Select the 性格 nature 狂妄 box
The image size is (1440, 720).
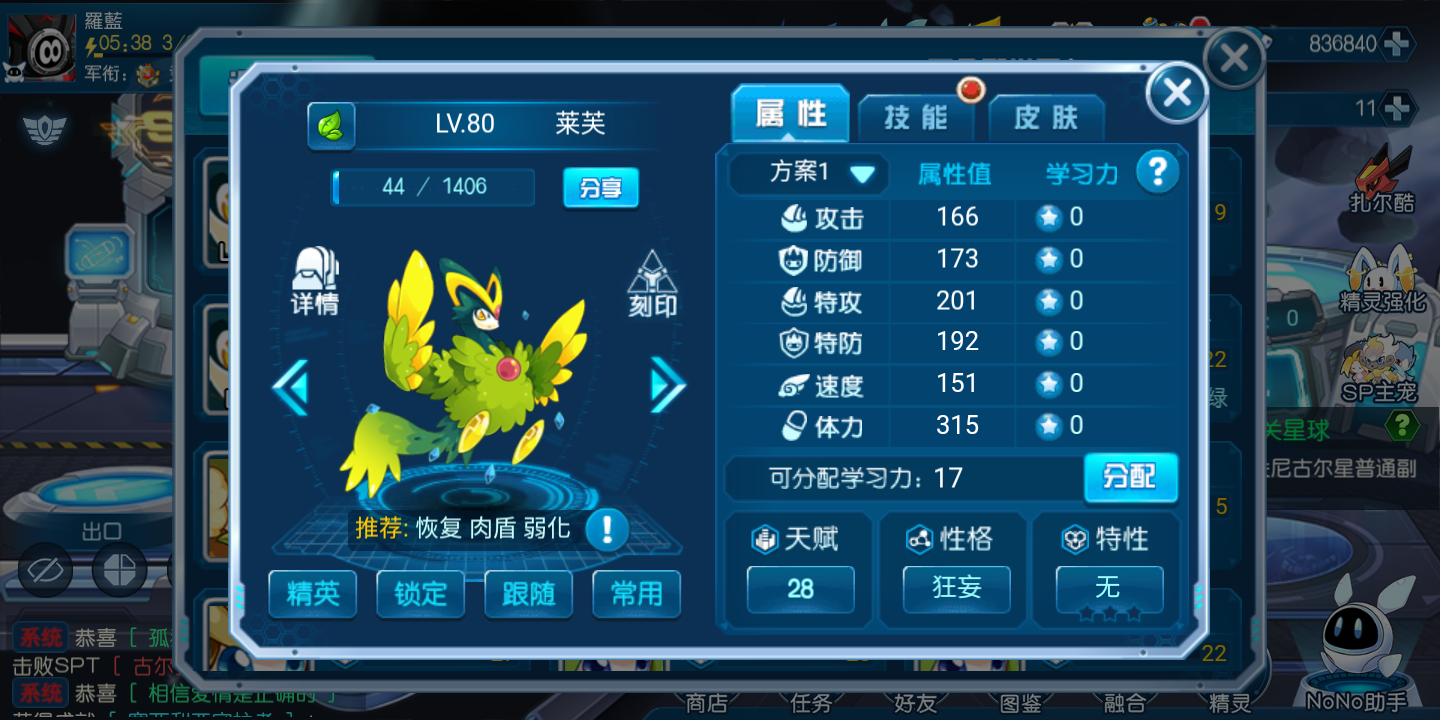pyautogui.click(x=956, y=588)
